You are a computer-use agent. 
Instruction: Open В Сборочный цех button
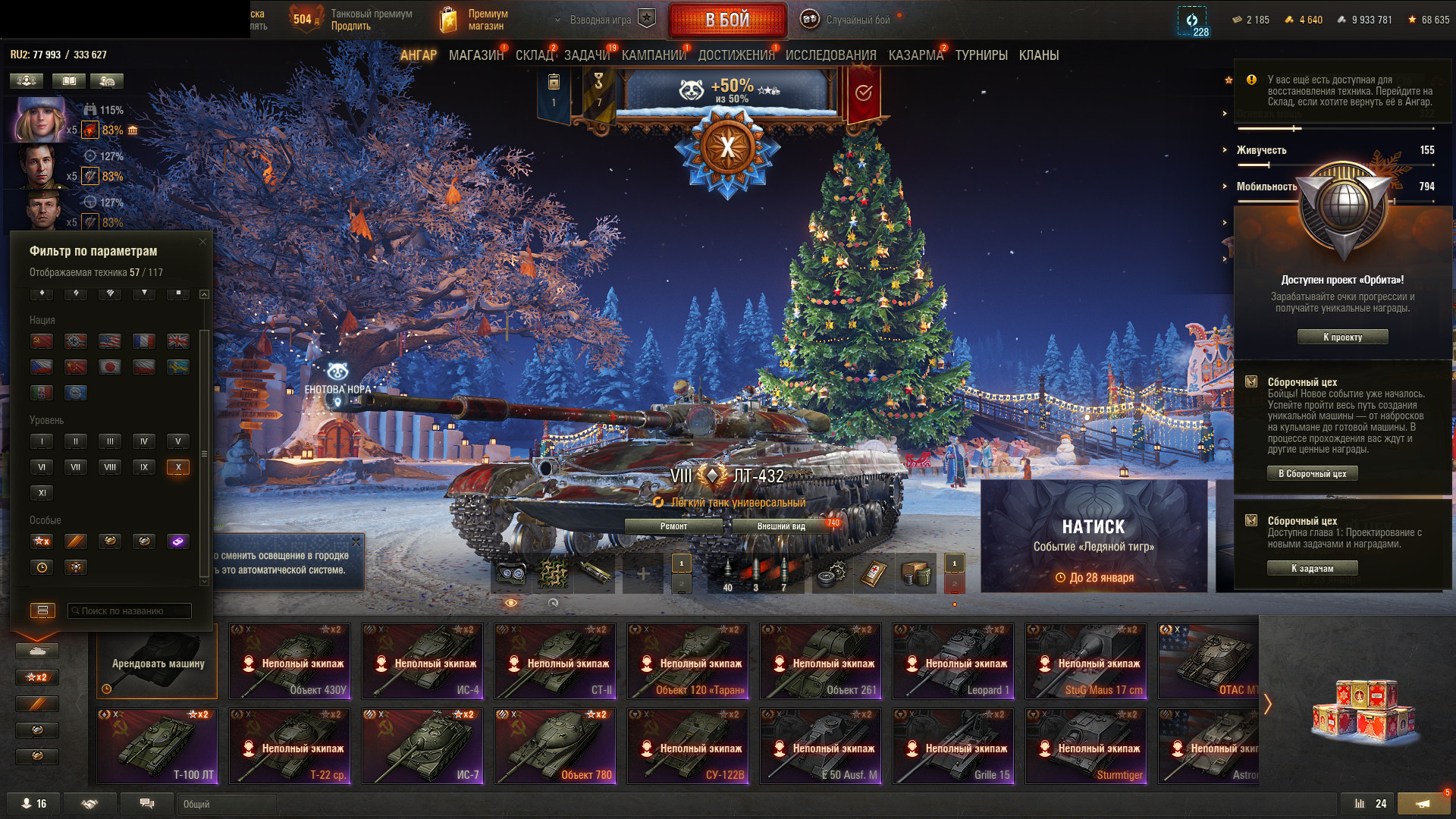1312,474
